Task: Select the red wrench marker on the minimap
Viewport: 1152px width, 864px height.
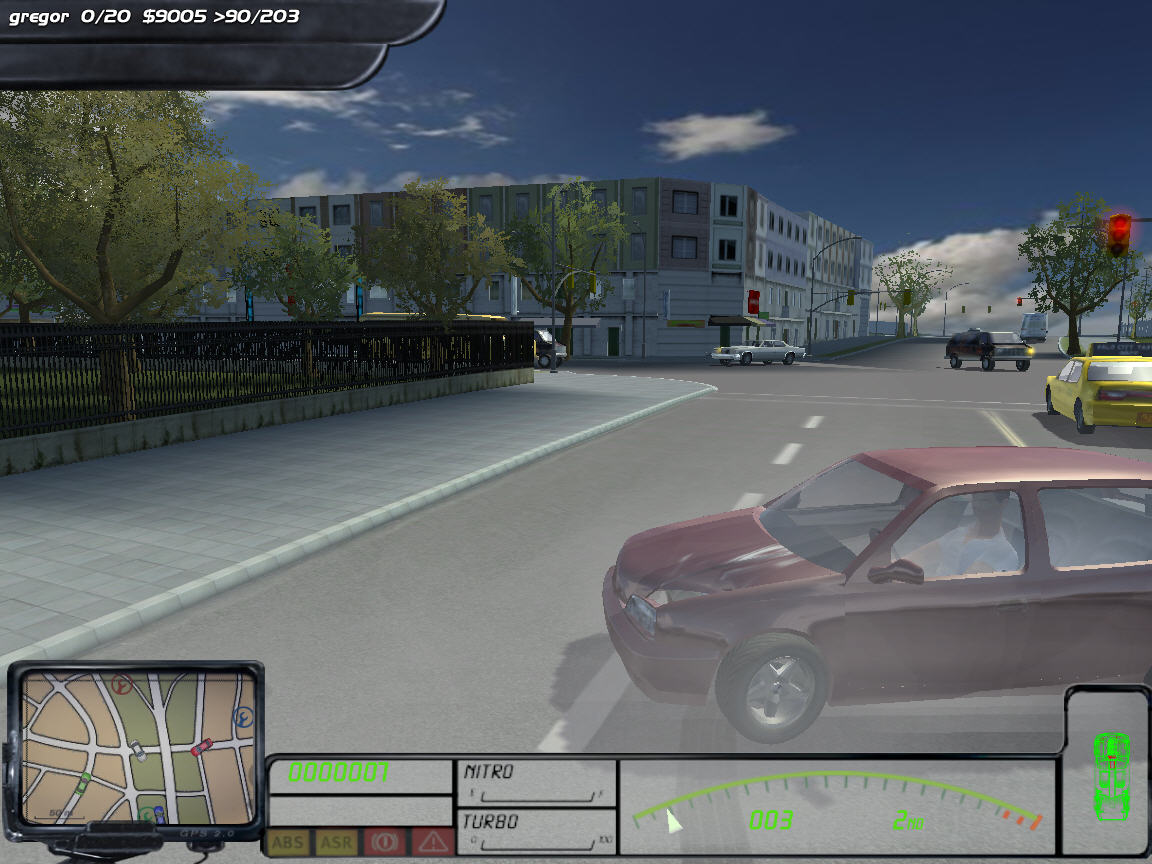Action: pyautogui.click(x=123, y=685)
